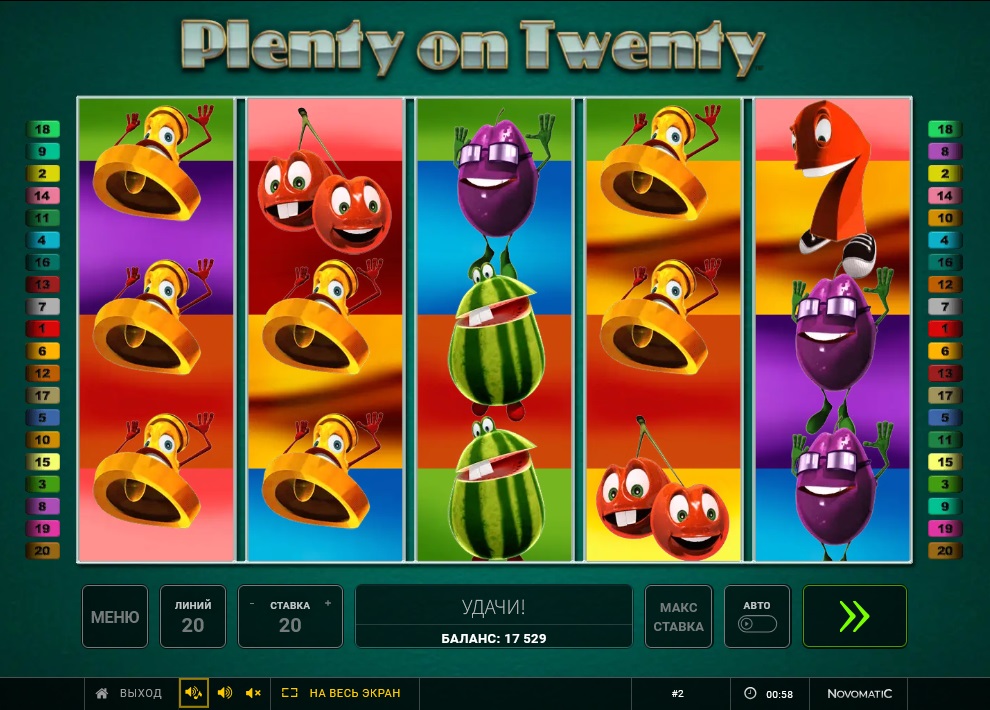Select МАКС СТАВКА max bet

[x=678, y=617]
